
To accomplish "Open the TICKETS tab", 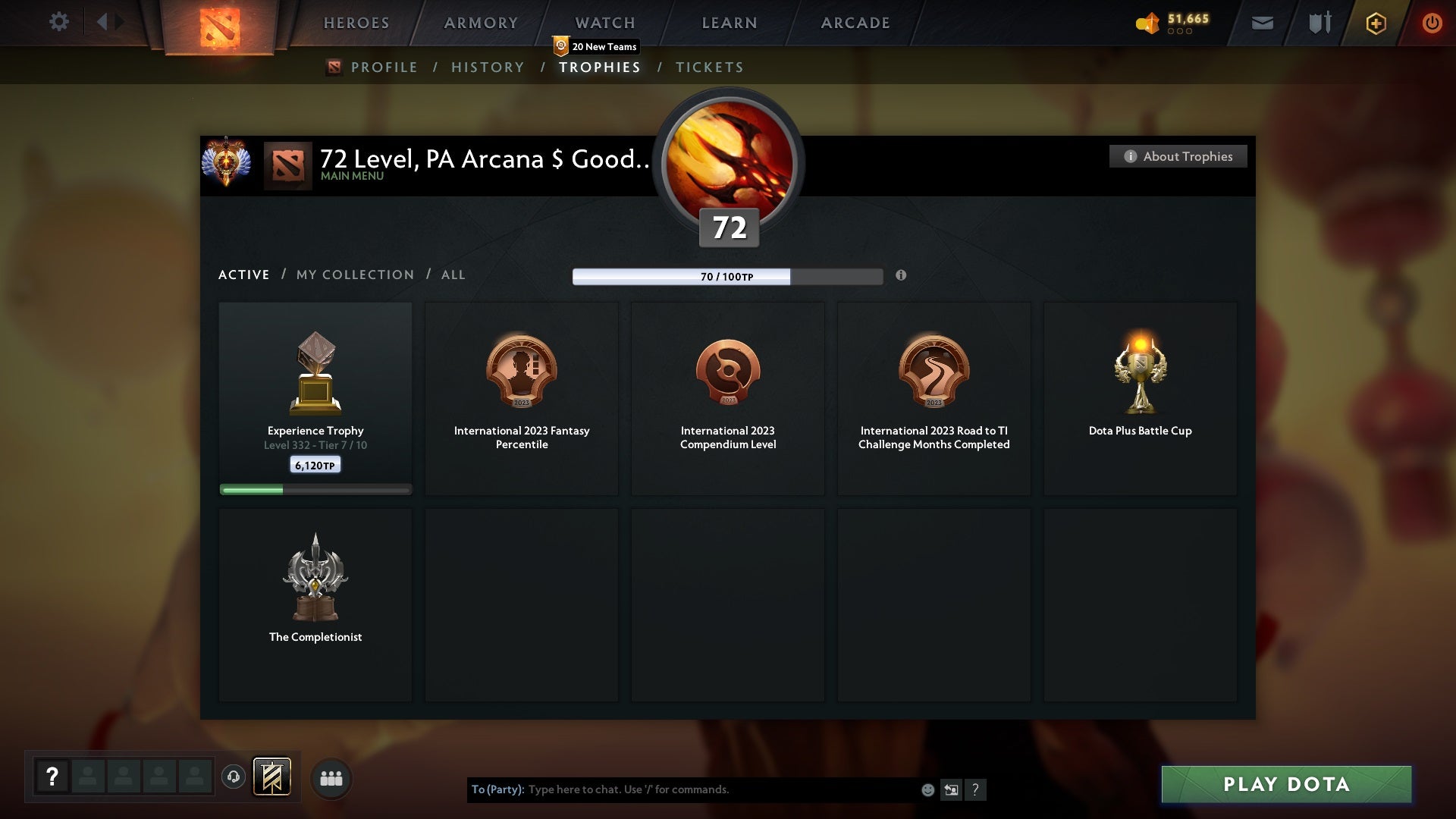I will [x=709, y=67].
